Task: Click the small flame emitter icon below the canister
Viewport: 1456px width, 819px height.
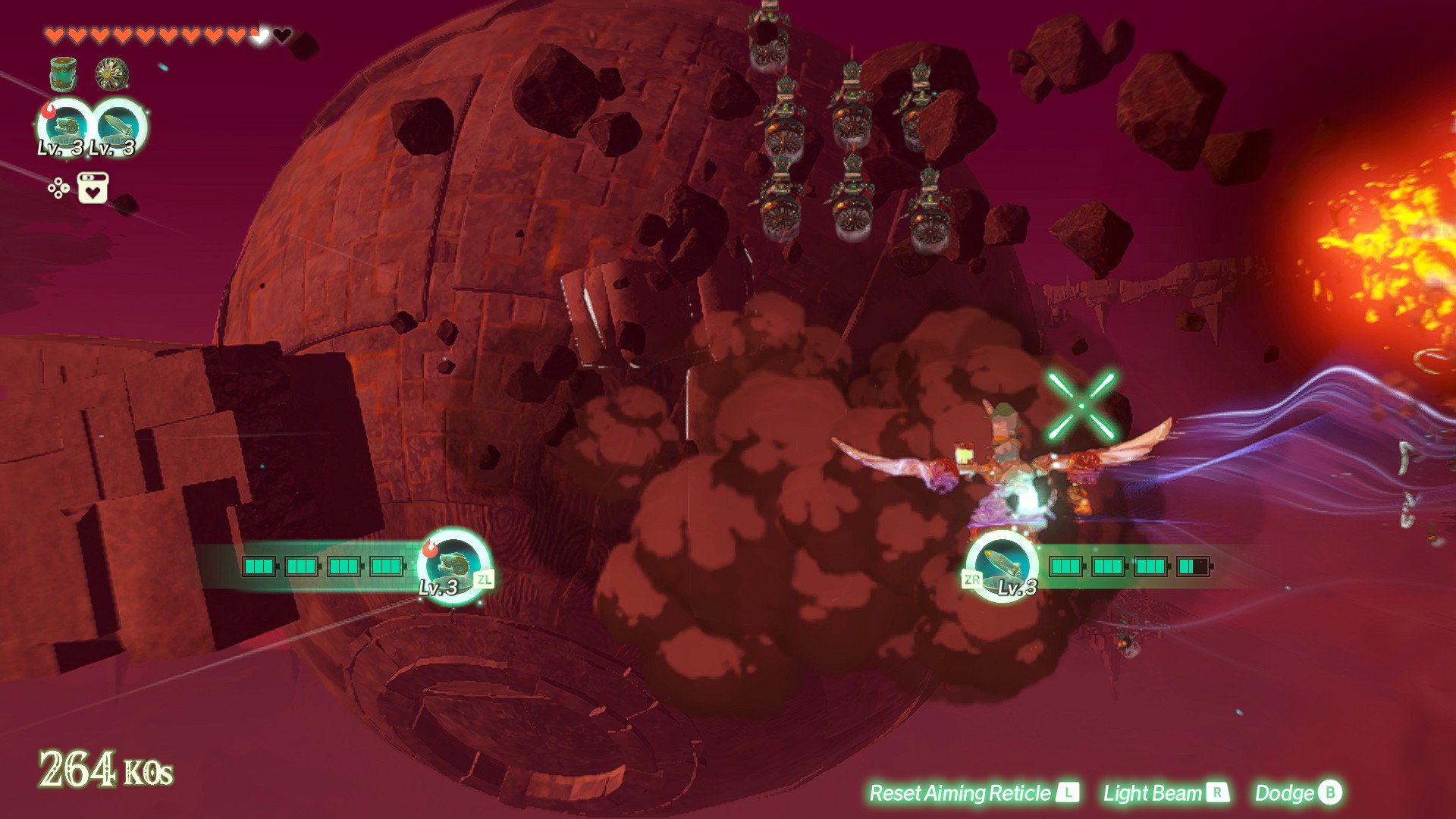Action: (x=67, y=125)
